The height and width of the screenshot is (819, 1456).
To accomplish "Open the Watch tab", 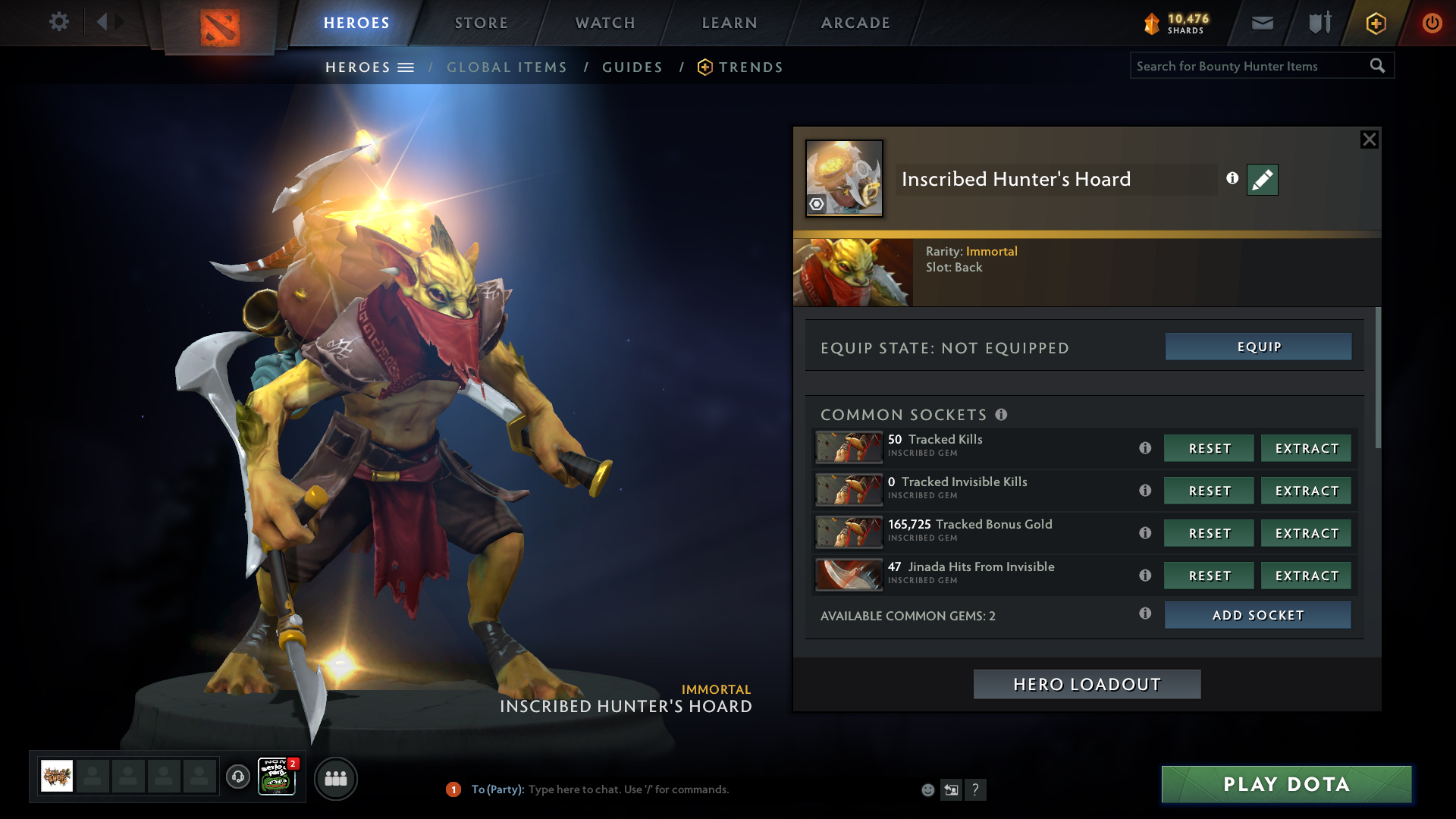I will pos(605,23).
